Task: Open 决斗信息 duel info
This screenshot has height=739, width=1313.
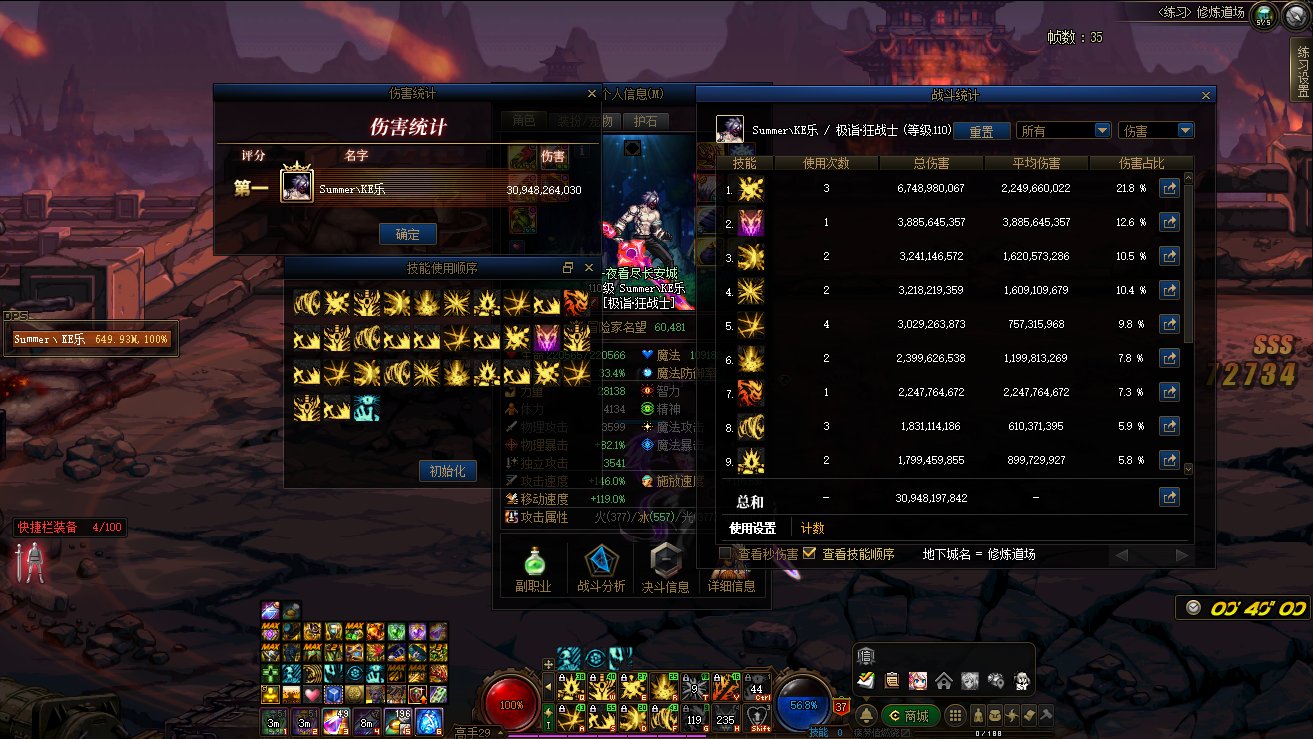Action: point(665,570)
